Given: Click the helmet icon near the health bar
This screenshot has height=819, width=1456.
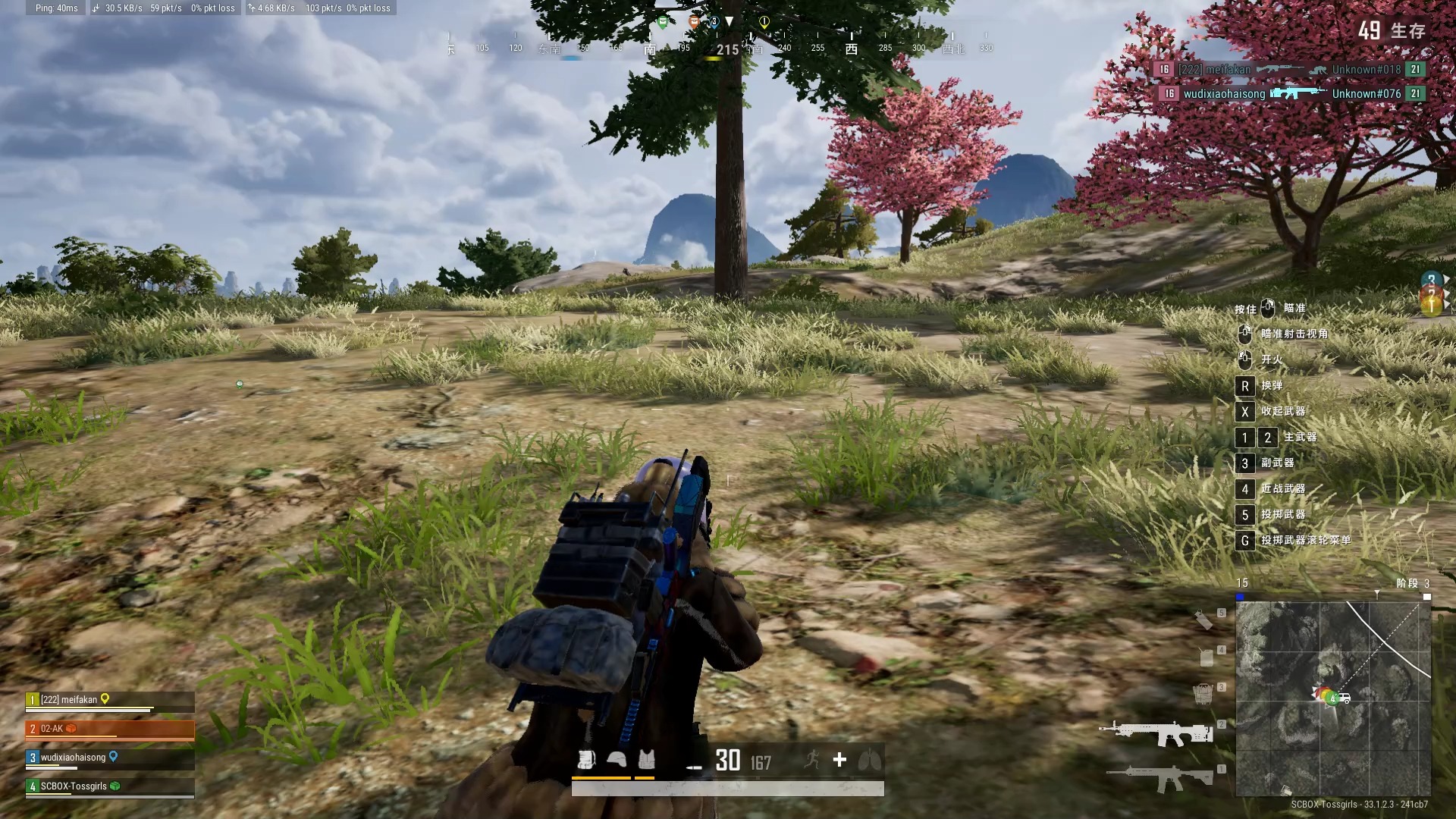Looking at the screenshot, I should point(616,759).
